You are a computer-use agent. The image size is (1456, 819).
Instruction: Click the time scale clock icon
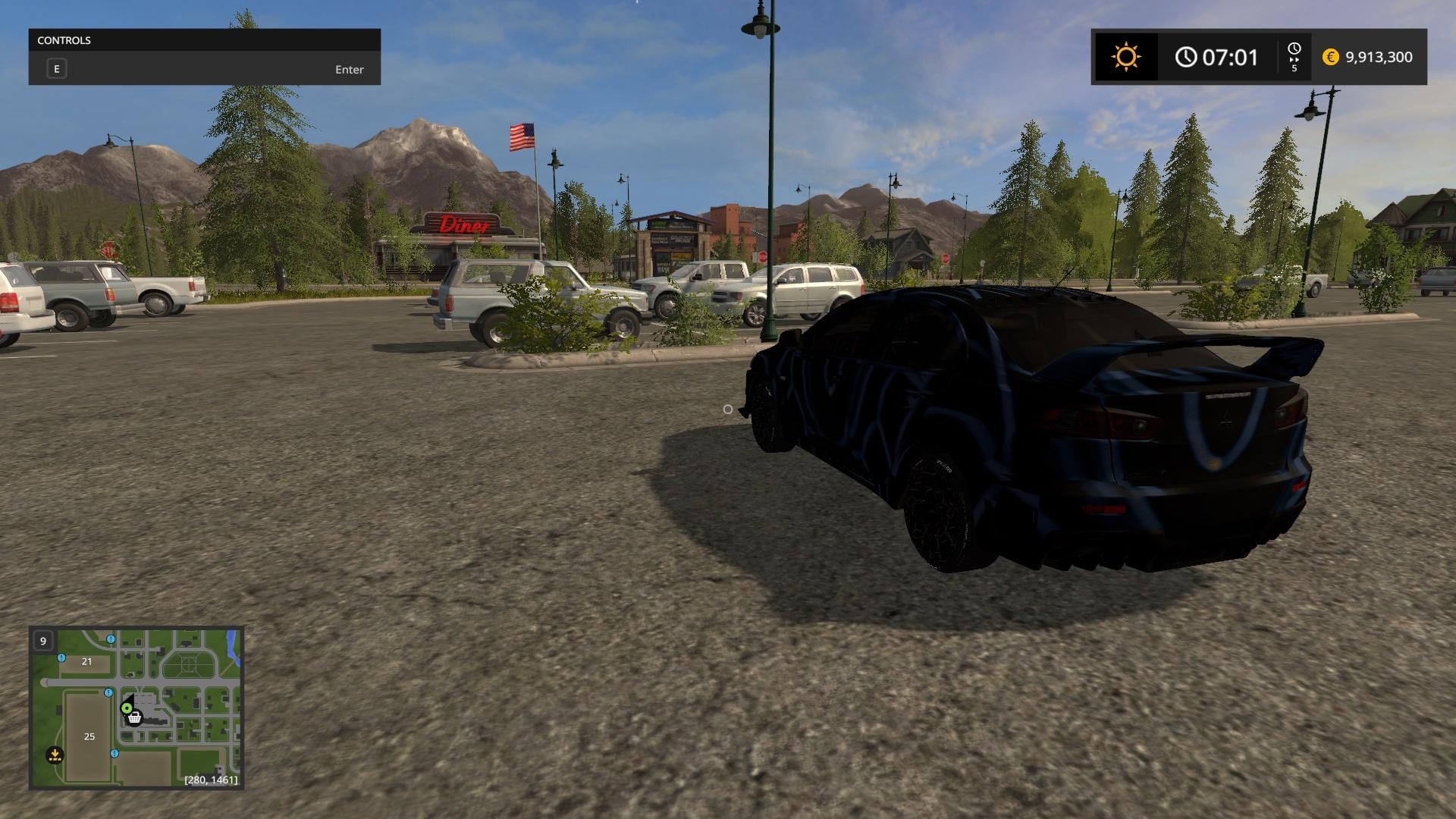1294,49
